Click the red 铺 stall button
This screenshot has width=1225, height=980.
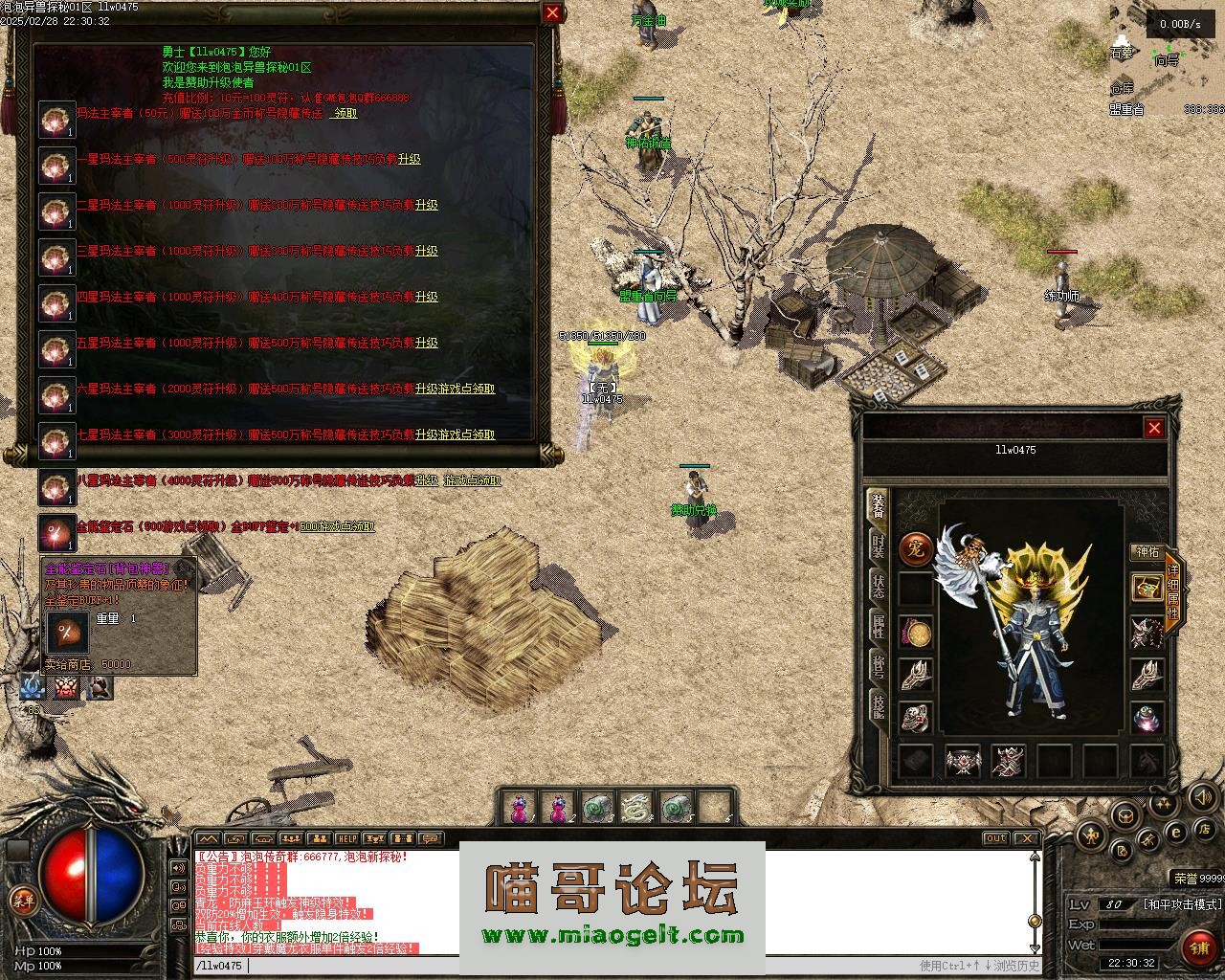[1197, 947]
